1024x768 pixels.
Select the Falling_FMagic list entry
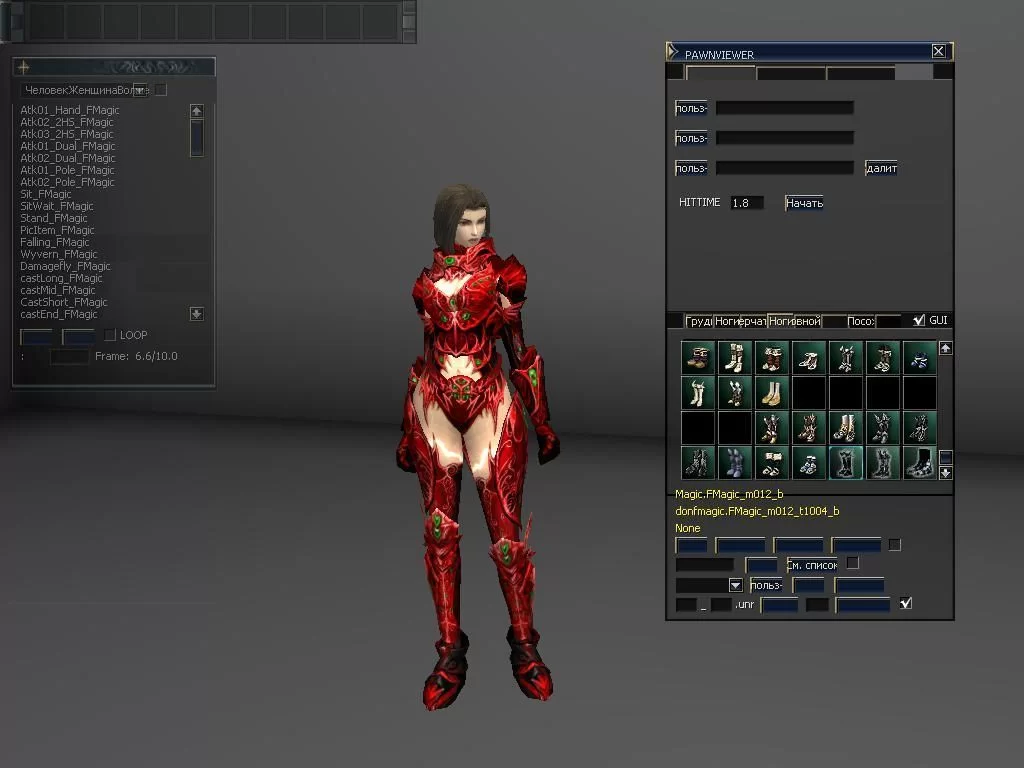(55, 242)
